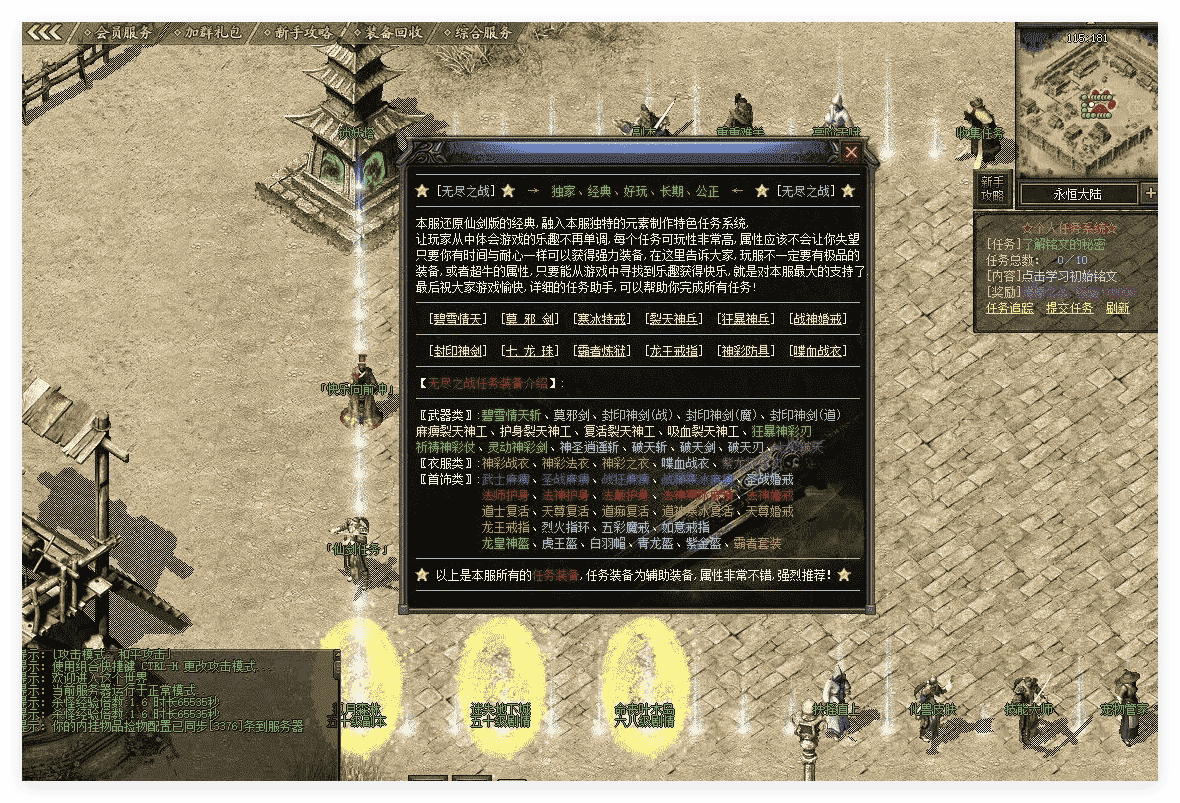This screenshot has width=1180, height=803.
Task: Open the 龙王戒指 link
Action: pos(674,351)
